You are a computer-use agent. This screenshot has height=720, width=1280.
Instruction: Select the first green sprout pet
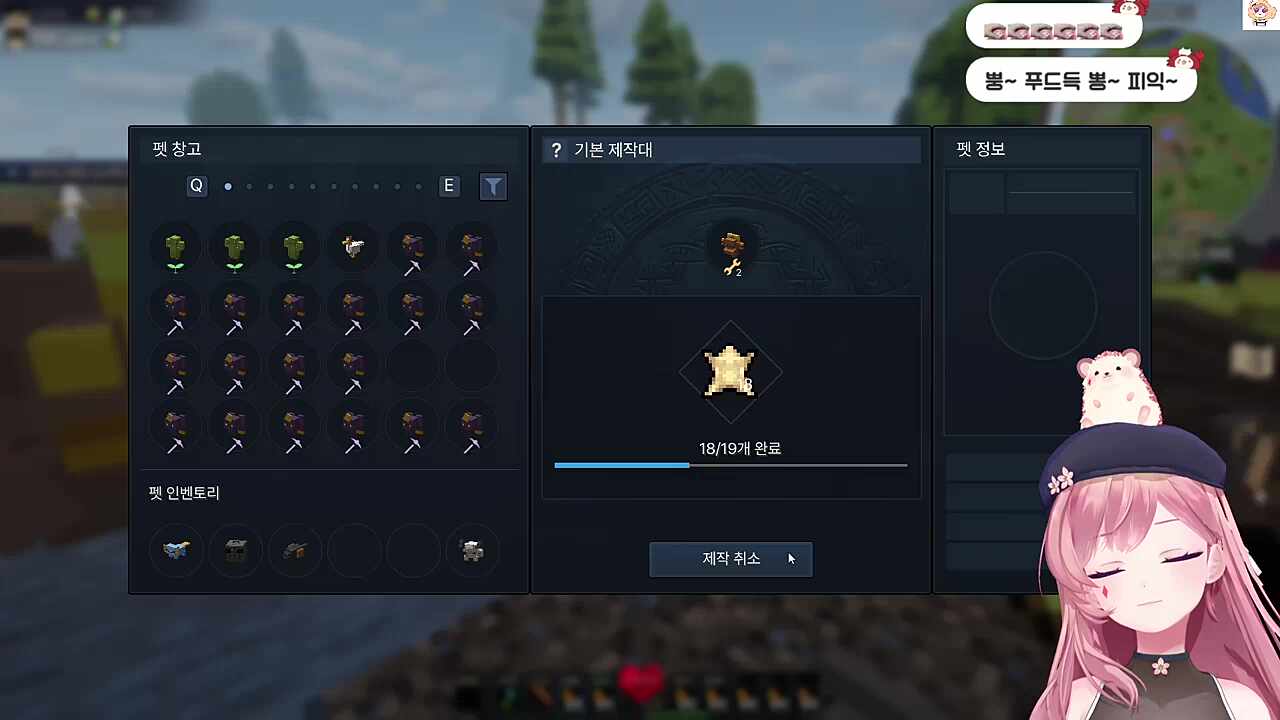point(175,247)
